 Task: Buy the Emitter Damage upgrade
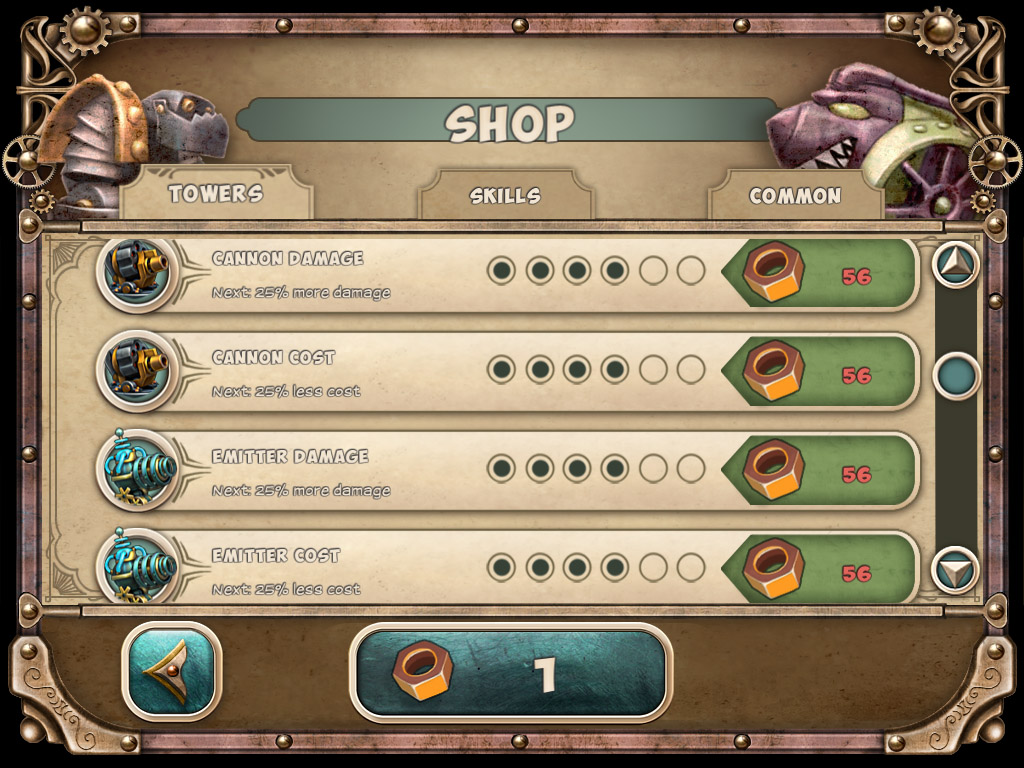[x=820, y=473]
